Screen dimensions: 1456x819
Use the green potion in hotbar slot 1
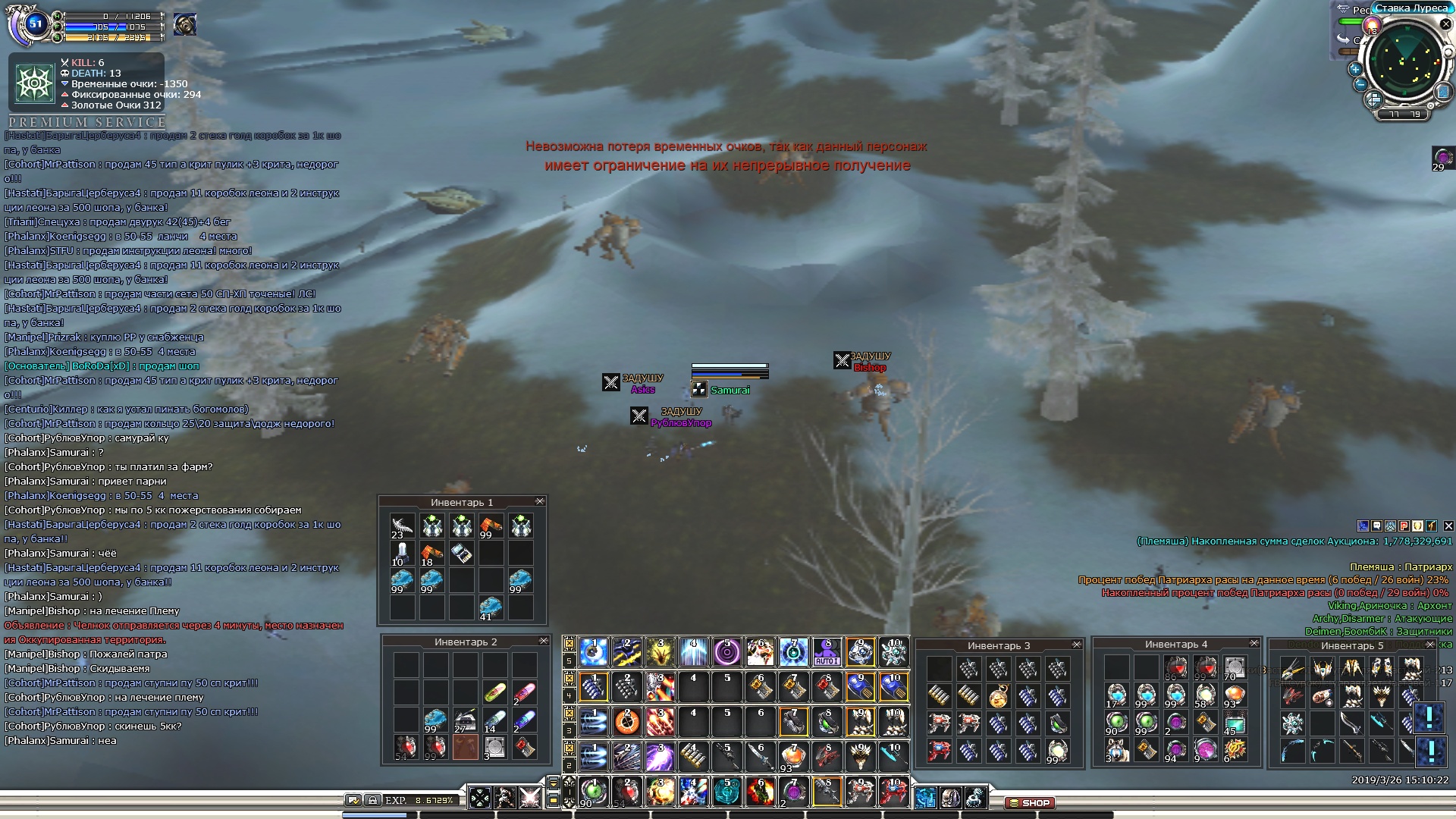click(x=594, y=791)
